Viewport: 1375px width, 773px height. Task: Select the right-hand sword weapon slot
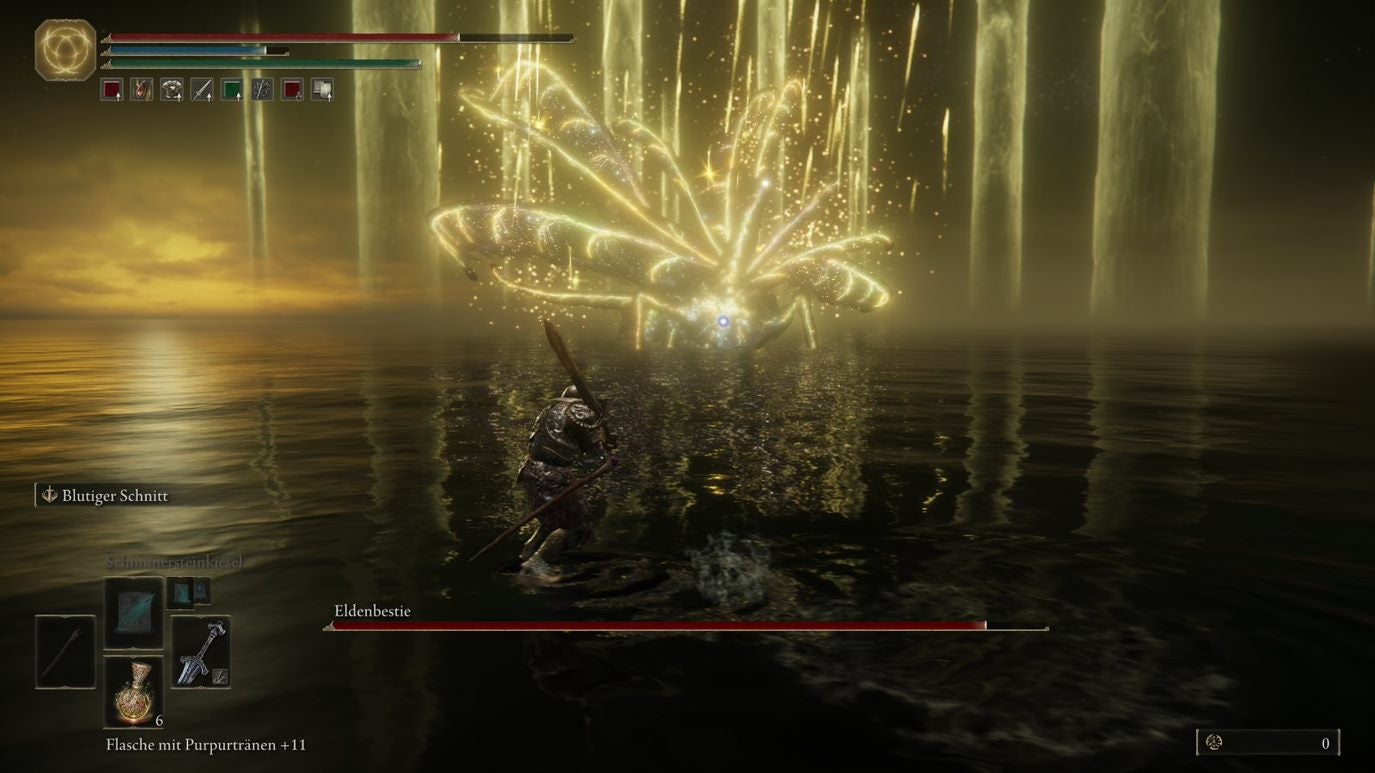pyautogui.click(x=201, y=652)
